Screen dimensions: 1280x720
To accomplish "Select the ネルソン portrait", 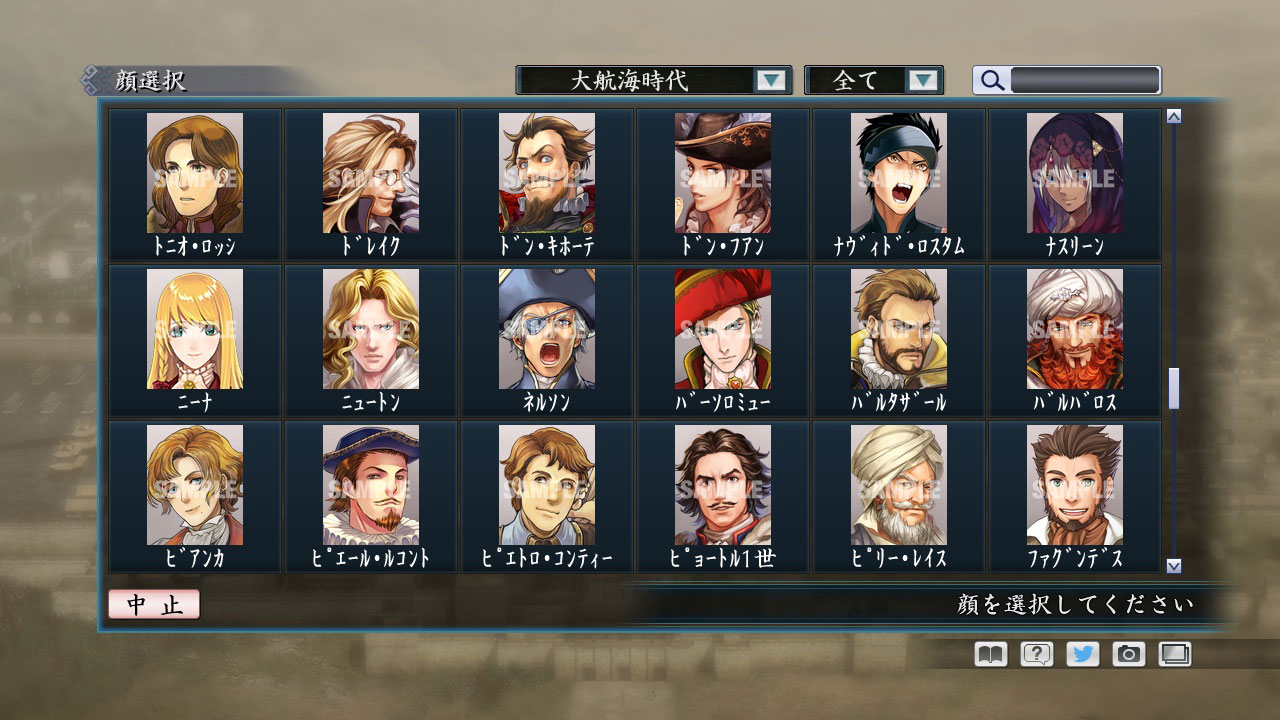I will (x=547, y=330).
